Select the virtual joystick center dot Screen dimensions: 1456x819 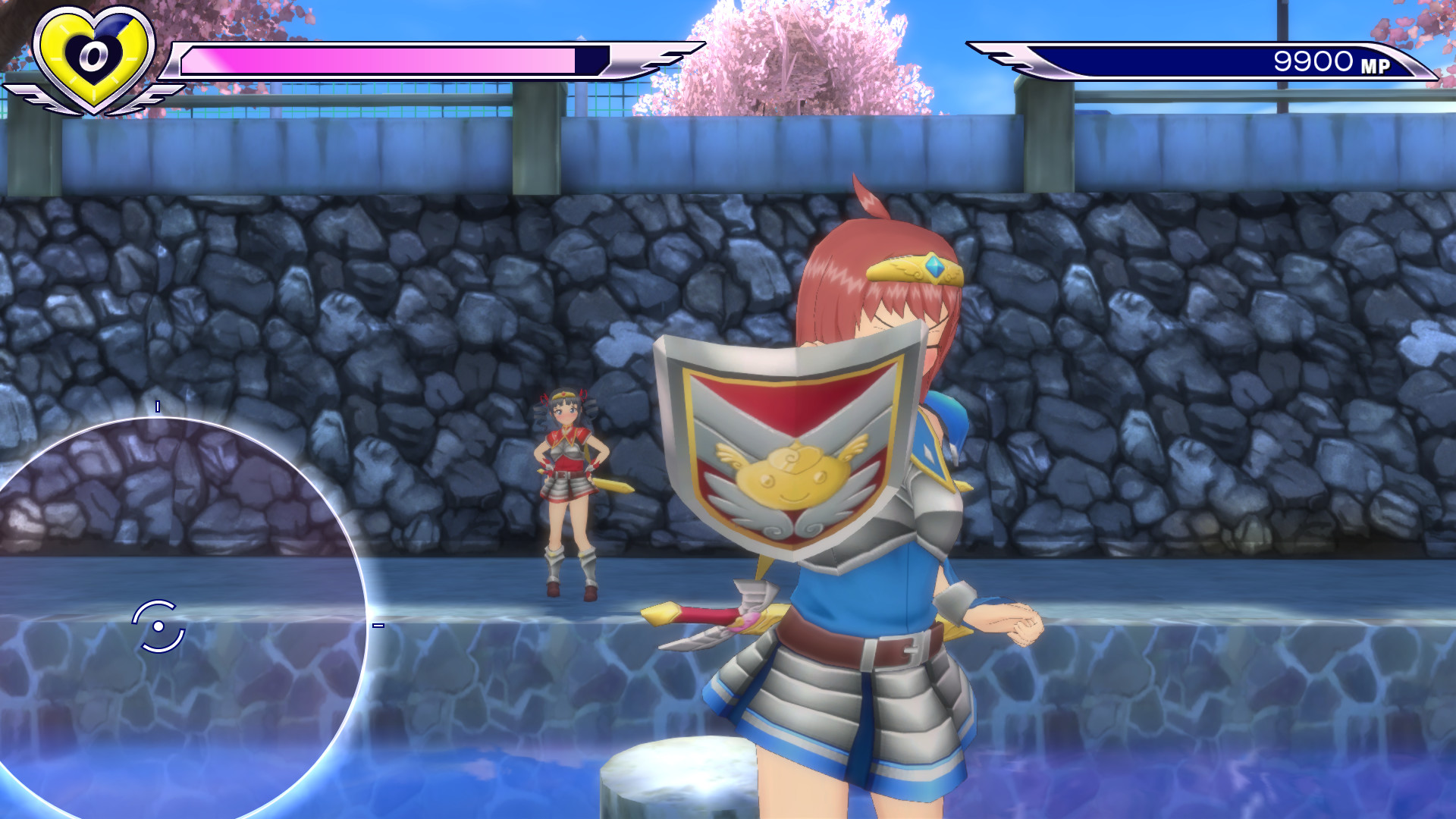coord(158,628)
